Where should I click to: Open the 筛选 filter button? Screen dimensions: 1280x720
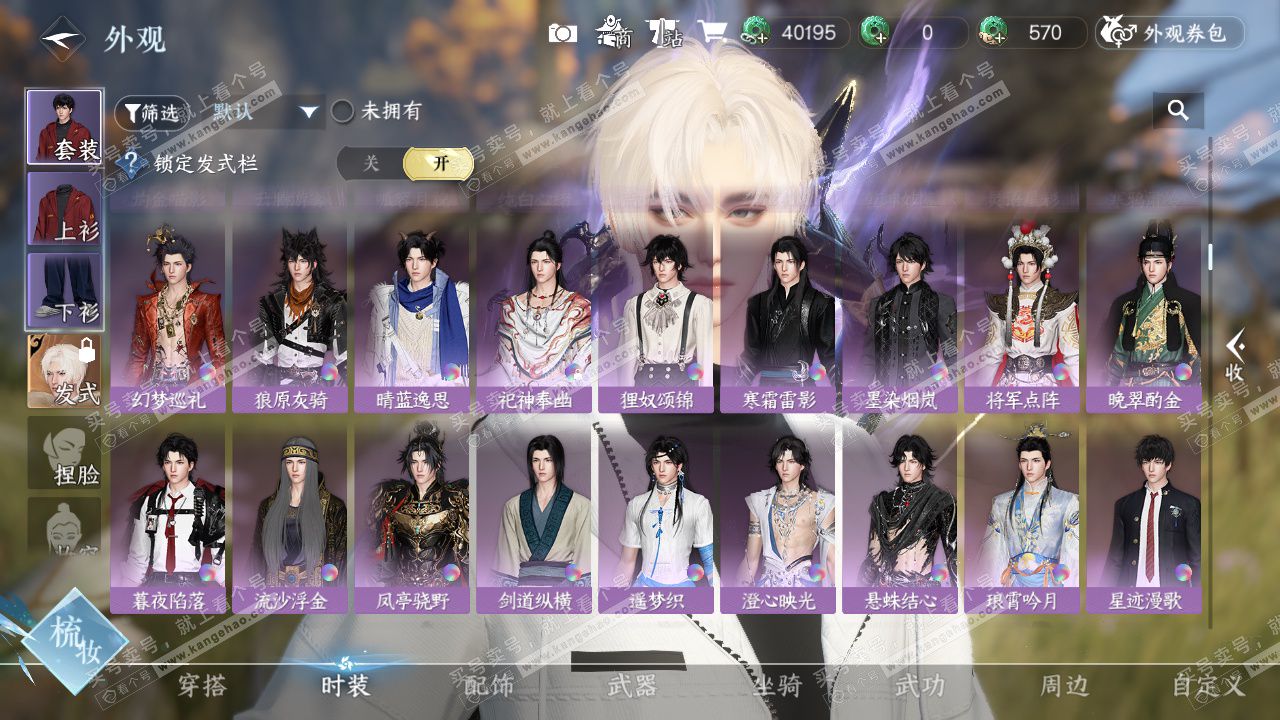150,113
